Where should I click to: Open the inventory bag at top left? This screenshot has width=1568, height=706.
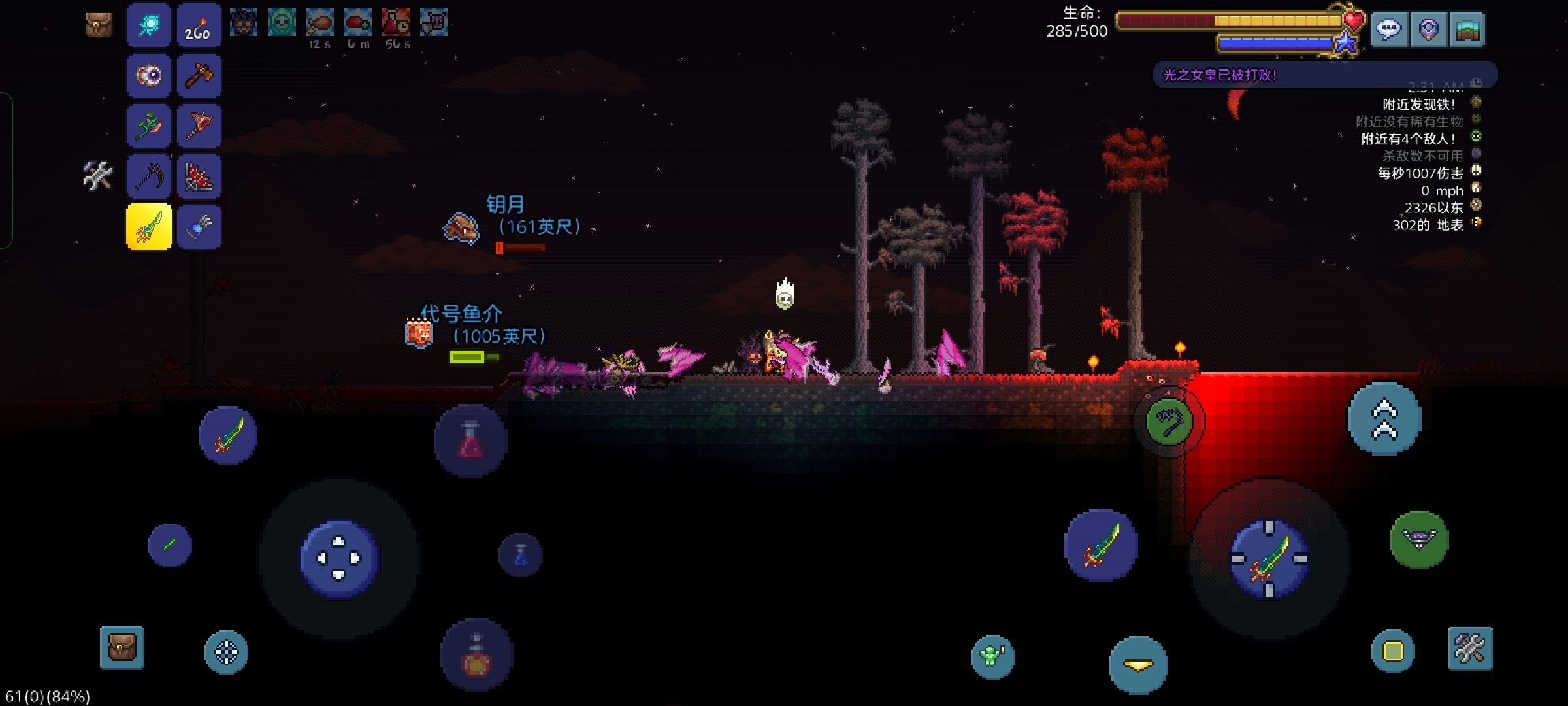(x=99, y=25)
